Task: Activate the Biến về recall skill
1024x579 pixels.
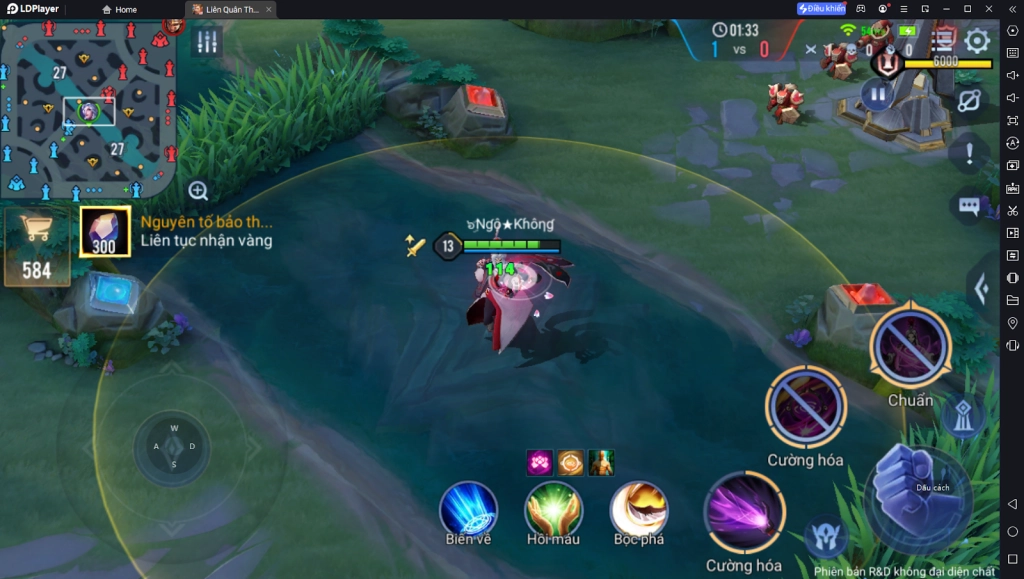Action: [x=469, y=509]
